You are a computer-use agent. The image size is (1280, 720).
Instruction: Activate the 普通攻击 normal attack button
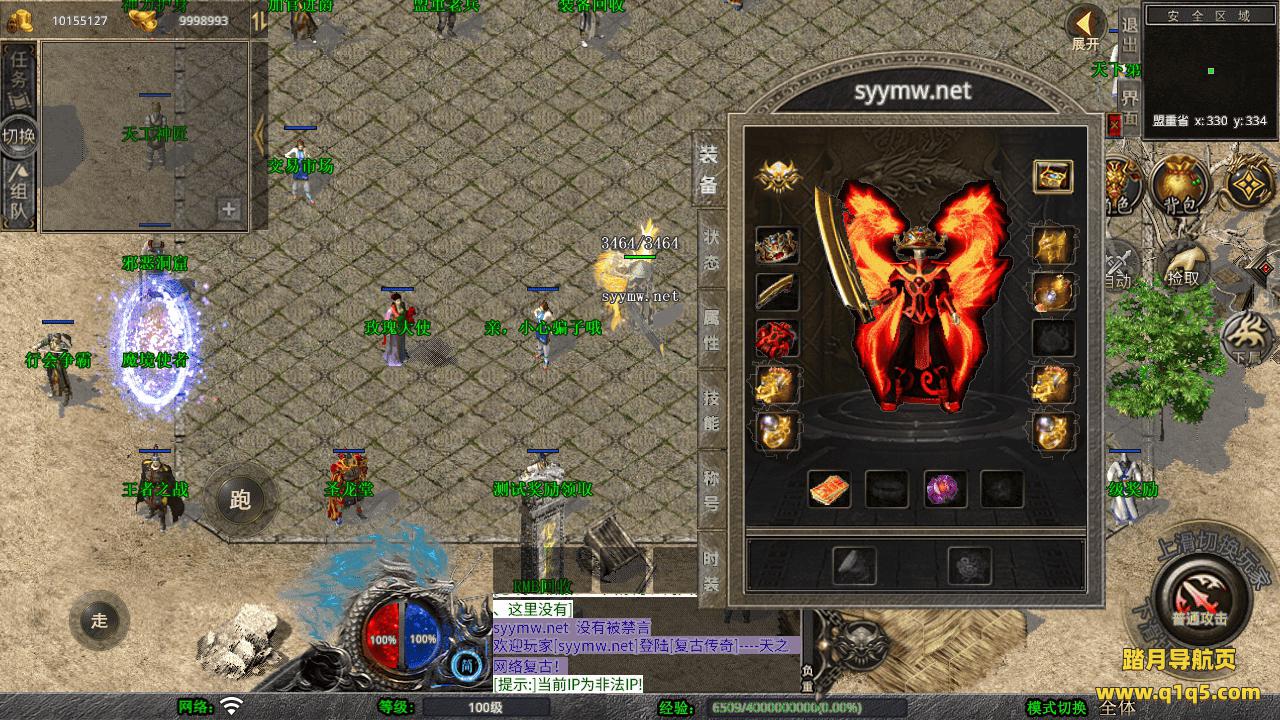click(1201, 600)
